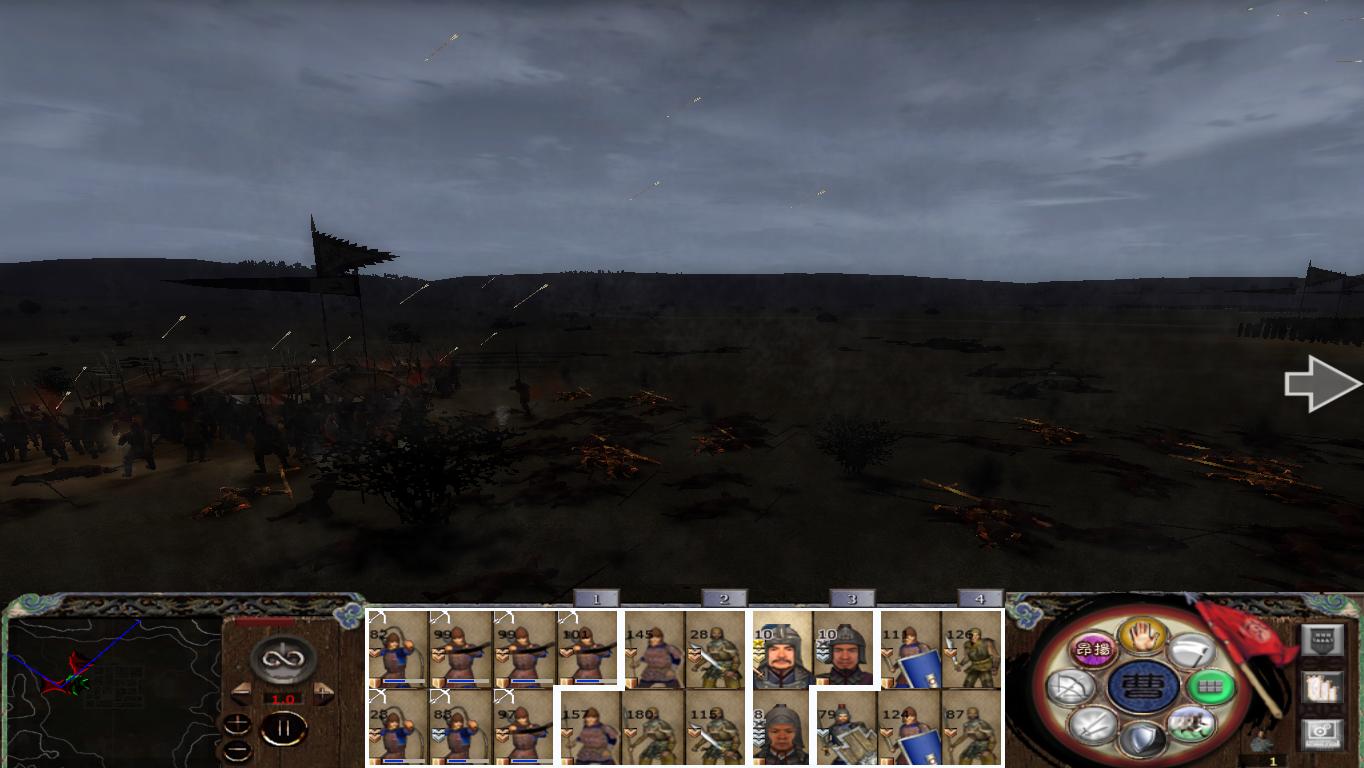Viewport: 1364px width, 768px height.
Task: Select unit group tab 1
Action: click(597, 597)
